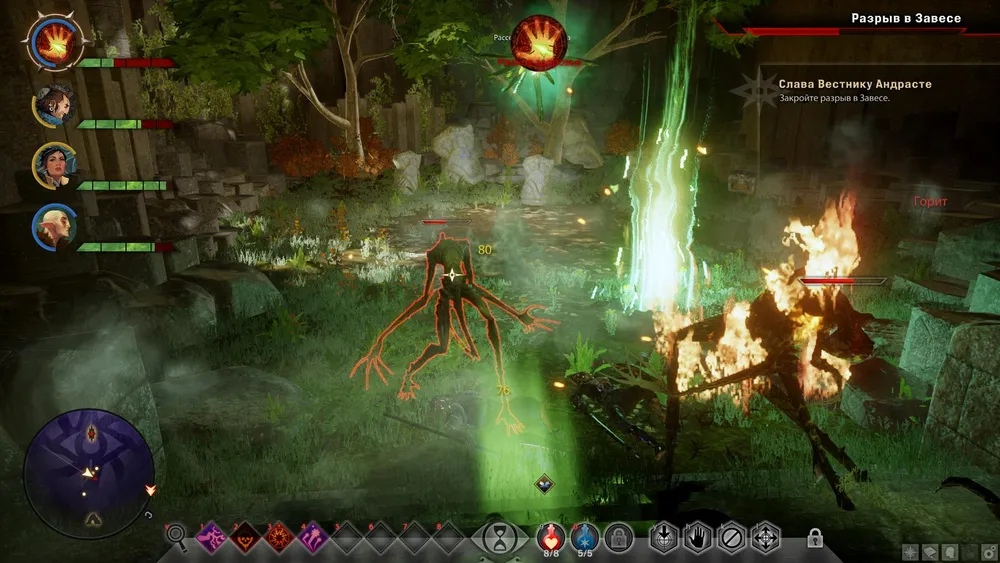Open the journal book icon

pyautogui.click(x=928, y=551)
